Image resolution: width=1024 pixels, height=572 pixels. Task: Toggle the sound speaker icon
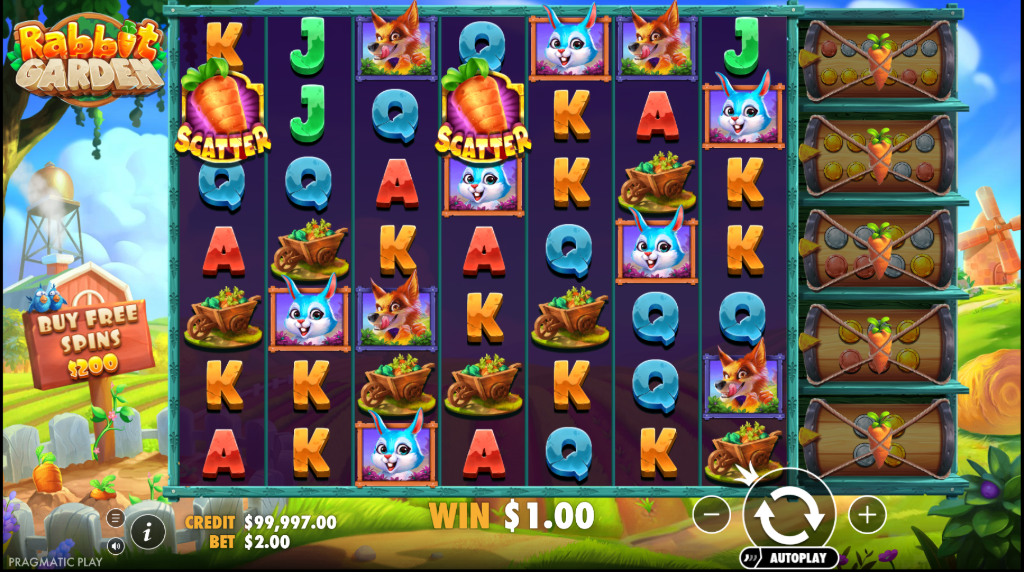coord(115,546)
